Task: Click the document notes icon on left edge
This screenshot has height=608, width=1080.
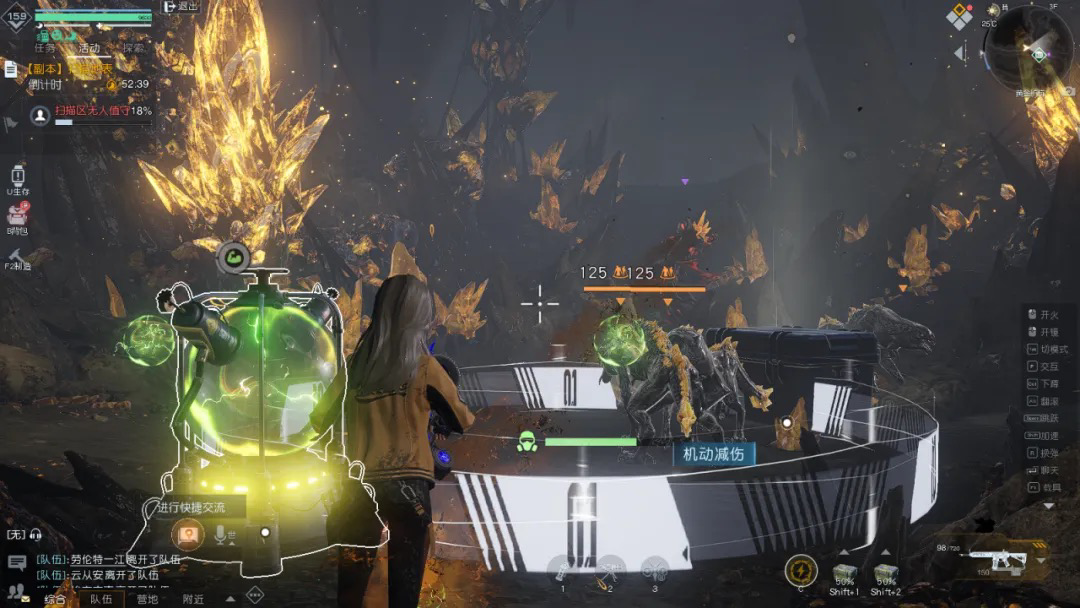Action: [x=10, y=69]
